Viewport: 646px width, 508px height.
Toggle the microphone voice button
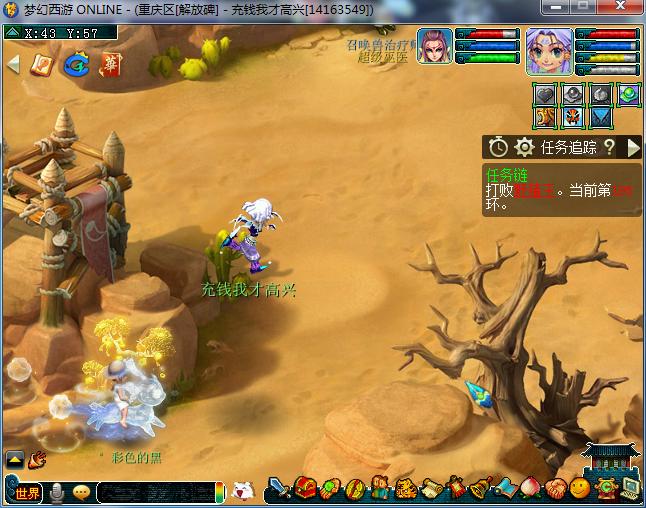[x=57, y=492]
